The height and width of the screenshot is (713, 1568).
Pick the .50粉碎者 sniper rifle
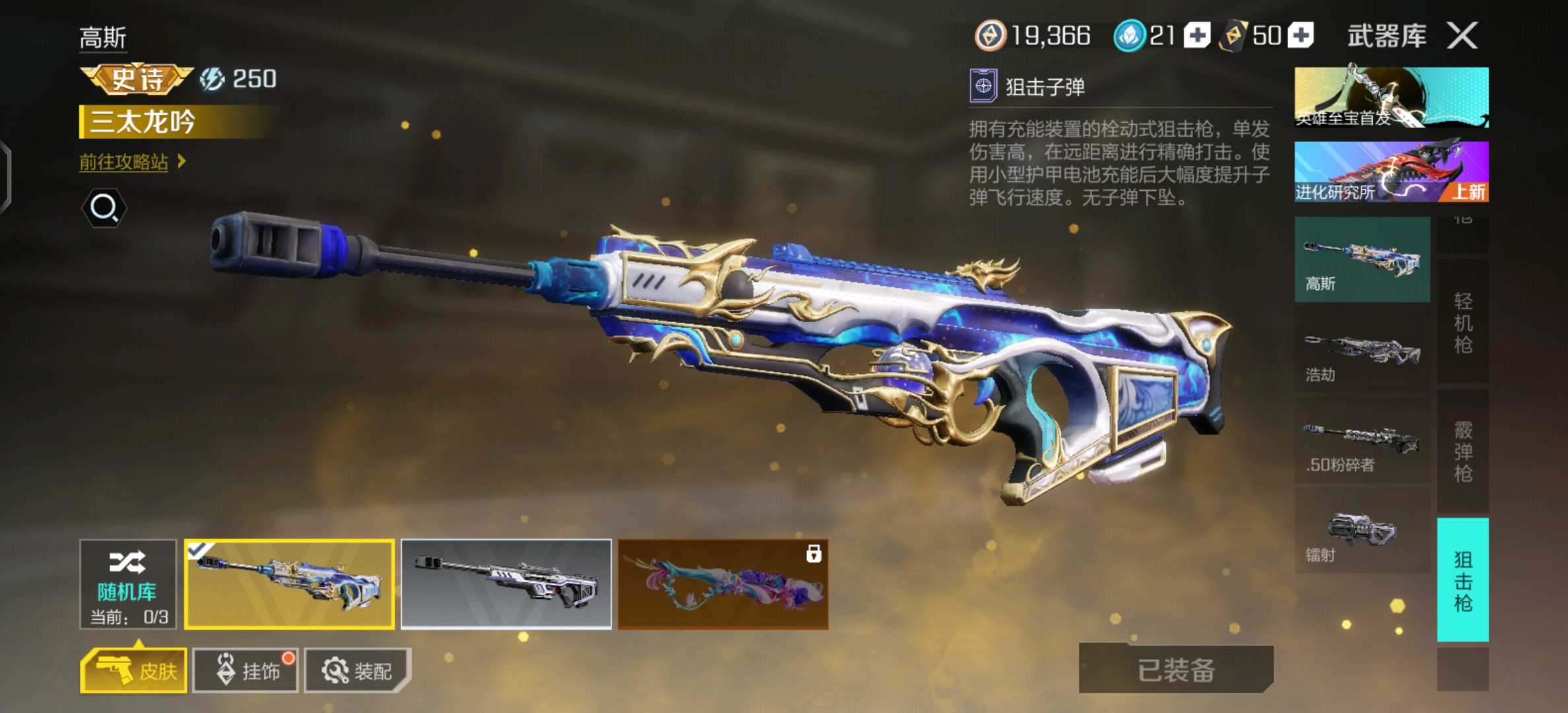pos(1362,441)
